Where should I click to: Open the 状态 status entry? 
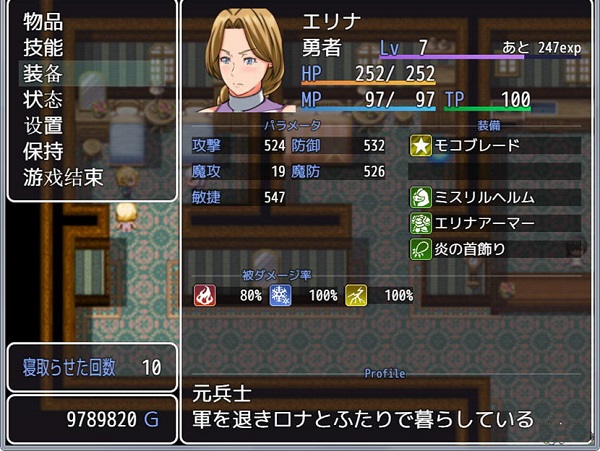tap(43, 99)
